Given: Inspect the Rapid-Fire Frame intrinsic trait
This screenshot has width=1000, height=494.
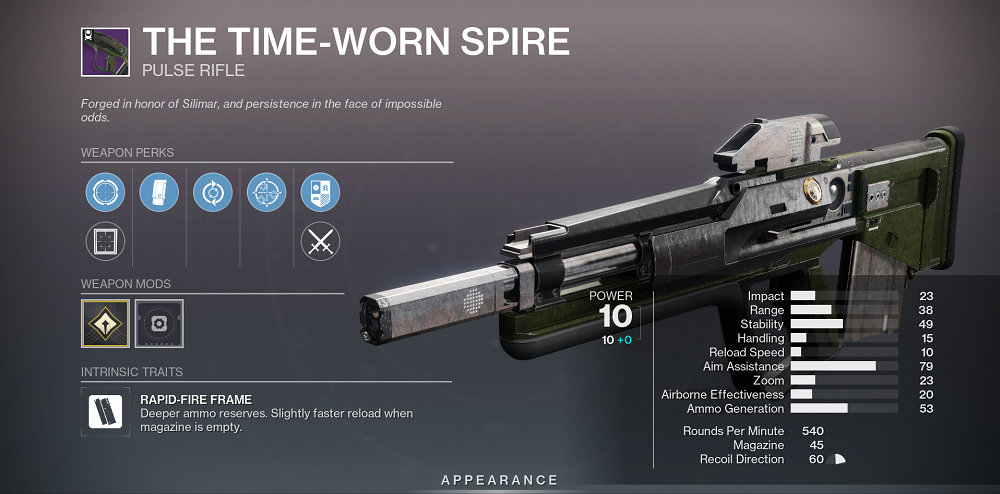Looking at the screenshot, I should point(105,413).
